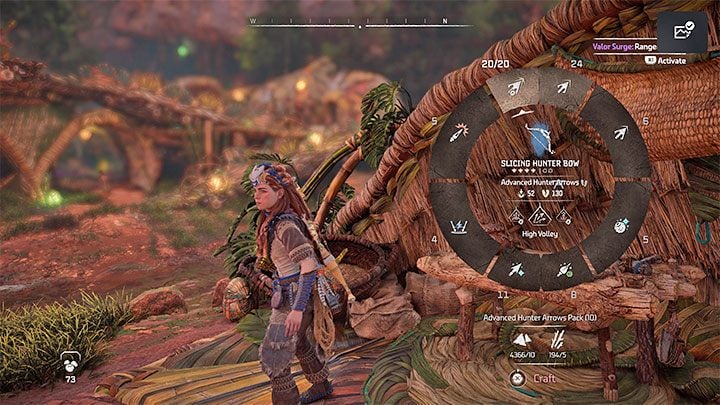Select the highlighted Advanced Hunter Arrows wheel segment
The width and height of the screenshot is (720, 405).
pos(514,89)
